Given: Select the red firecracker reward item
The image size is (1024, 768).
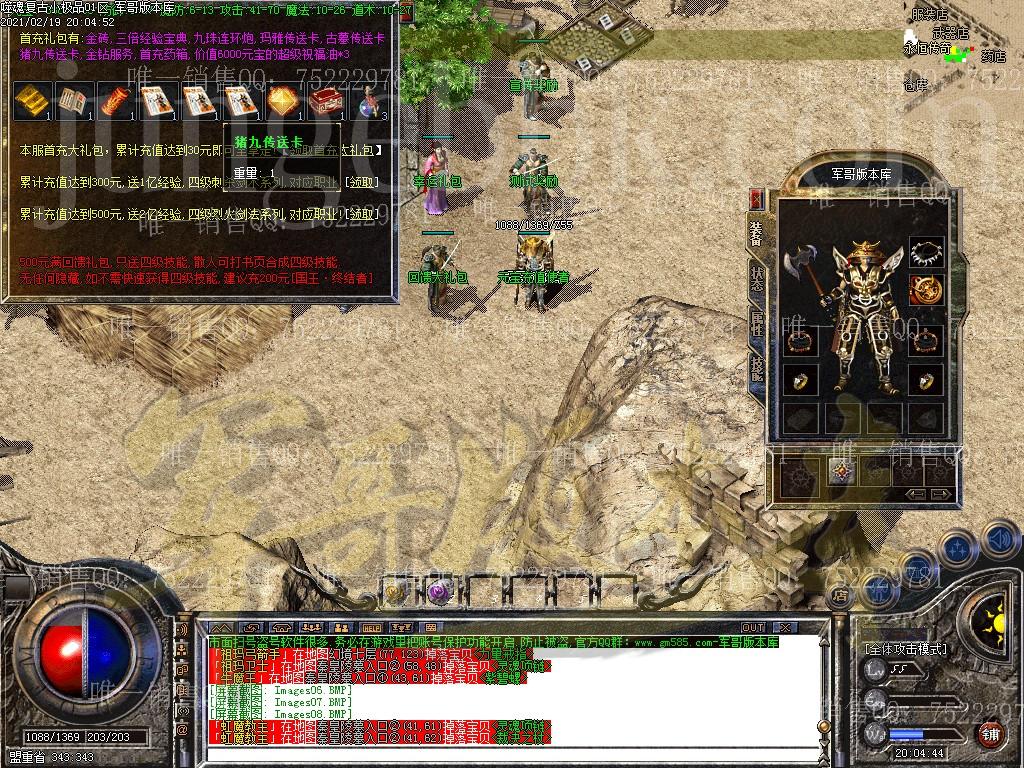Looking at the screenshot, I should (115, 100).
